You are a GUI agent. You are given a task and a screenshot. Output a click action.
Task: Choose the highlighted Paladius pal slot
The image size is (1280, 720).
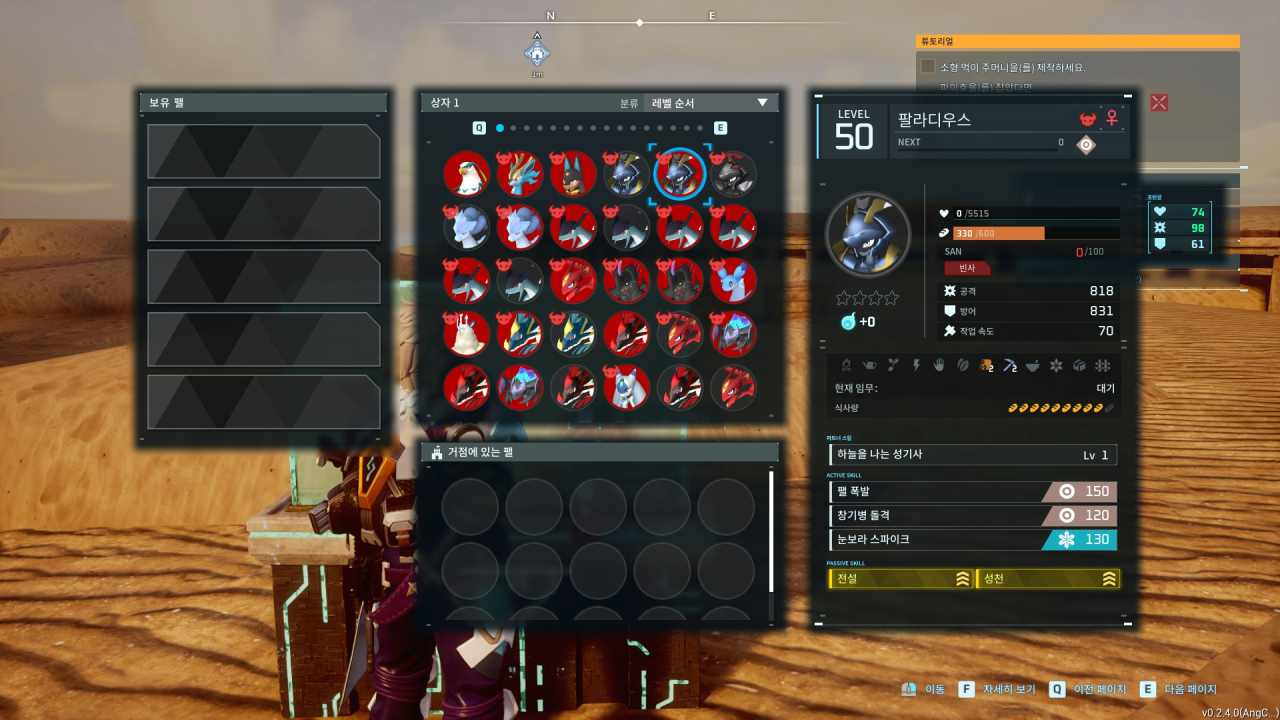(680, 174)
